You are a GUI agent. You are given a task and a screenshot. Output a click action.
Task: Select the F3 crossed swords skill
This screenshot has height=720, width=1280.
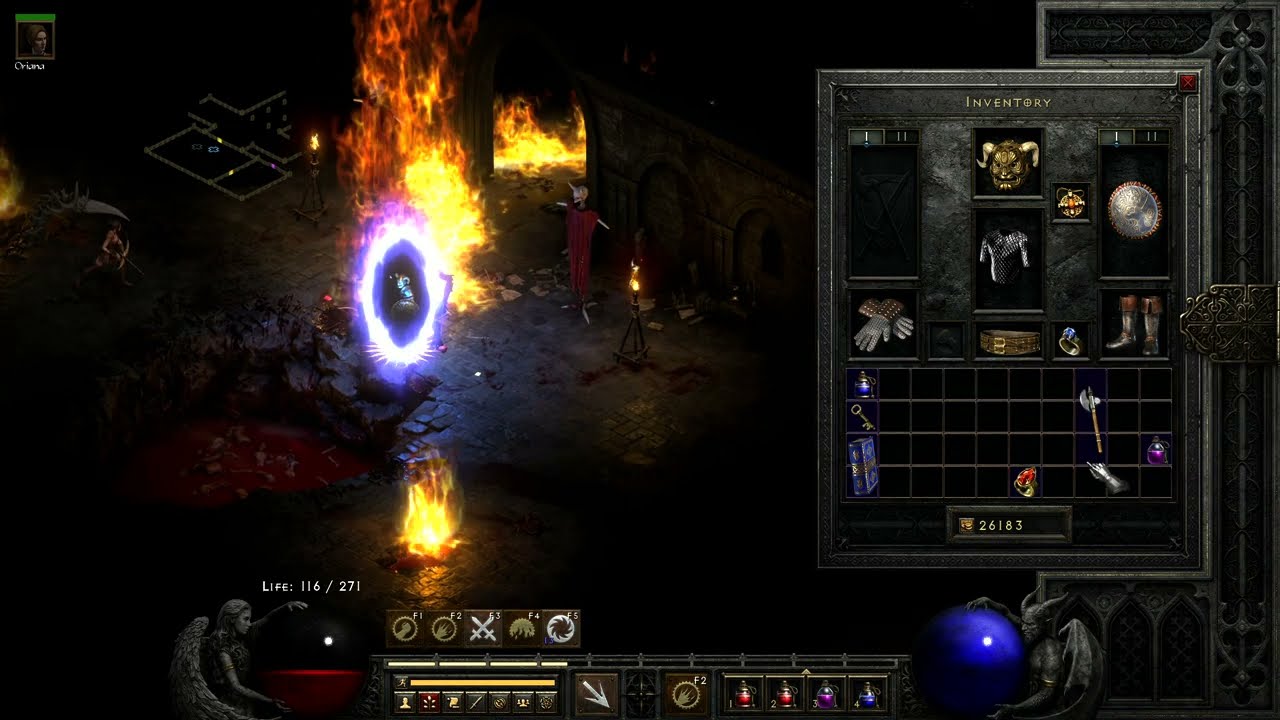pos(483,628)
